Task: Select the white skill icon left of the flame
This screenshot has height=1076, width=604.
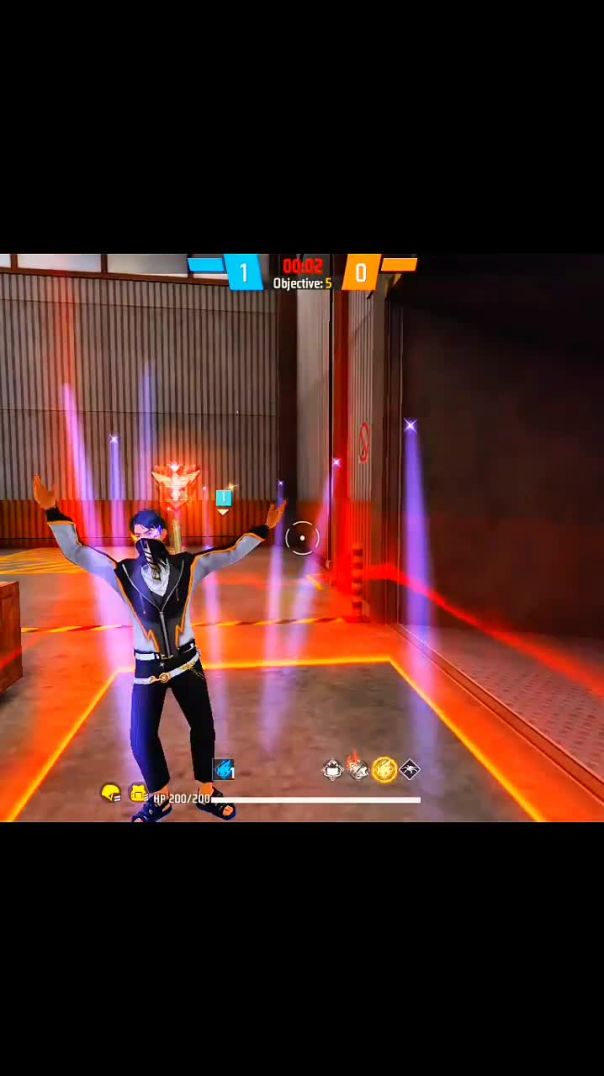Action: tap(333, 769)
